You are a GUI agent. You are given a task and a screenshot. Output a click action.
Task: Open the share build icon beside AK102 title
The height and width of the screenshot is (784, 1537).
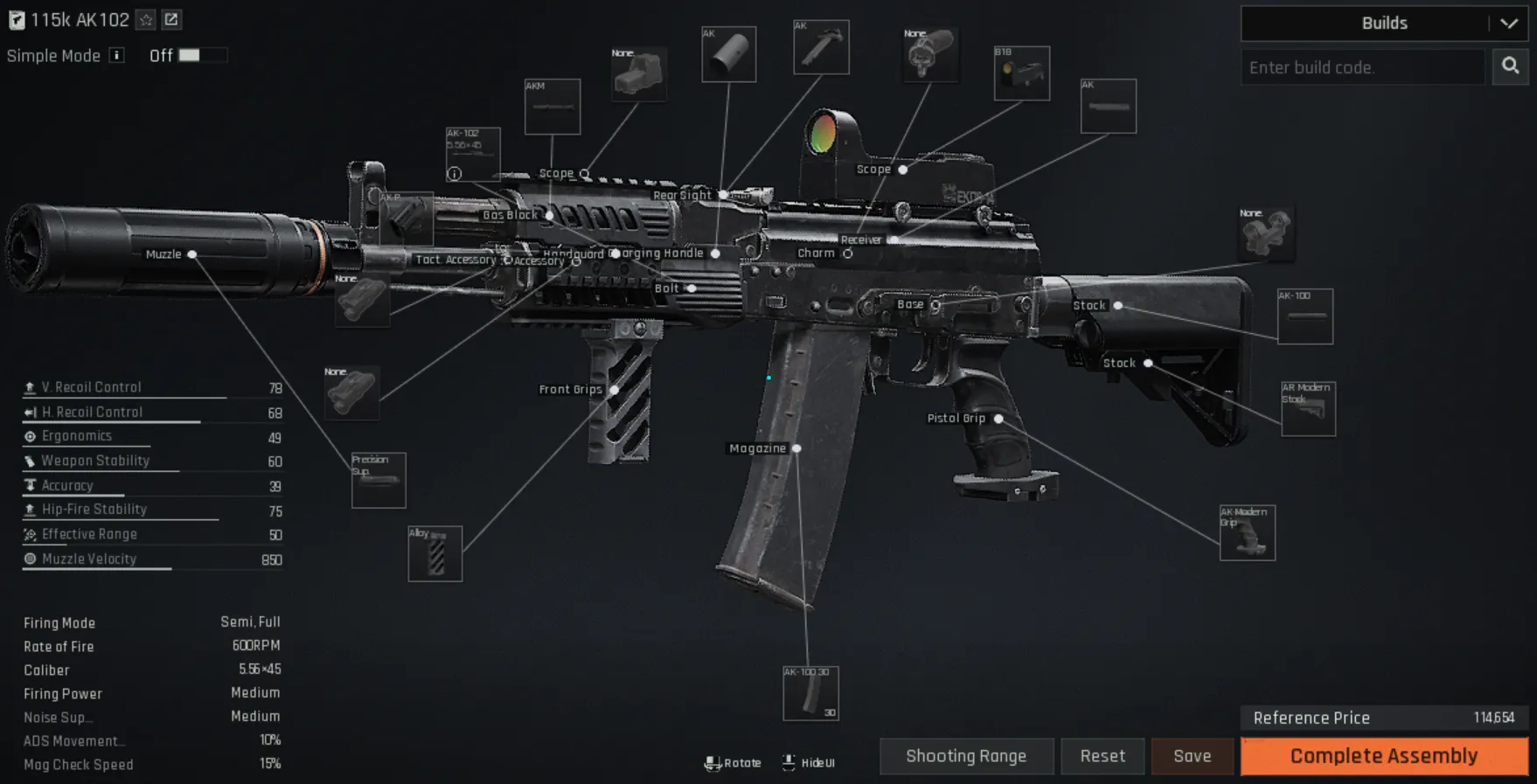[172, 19]
